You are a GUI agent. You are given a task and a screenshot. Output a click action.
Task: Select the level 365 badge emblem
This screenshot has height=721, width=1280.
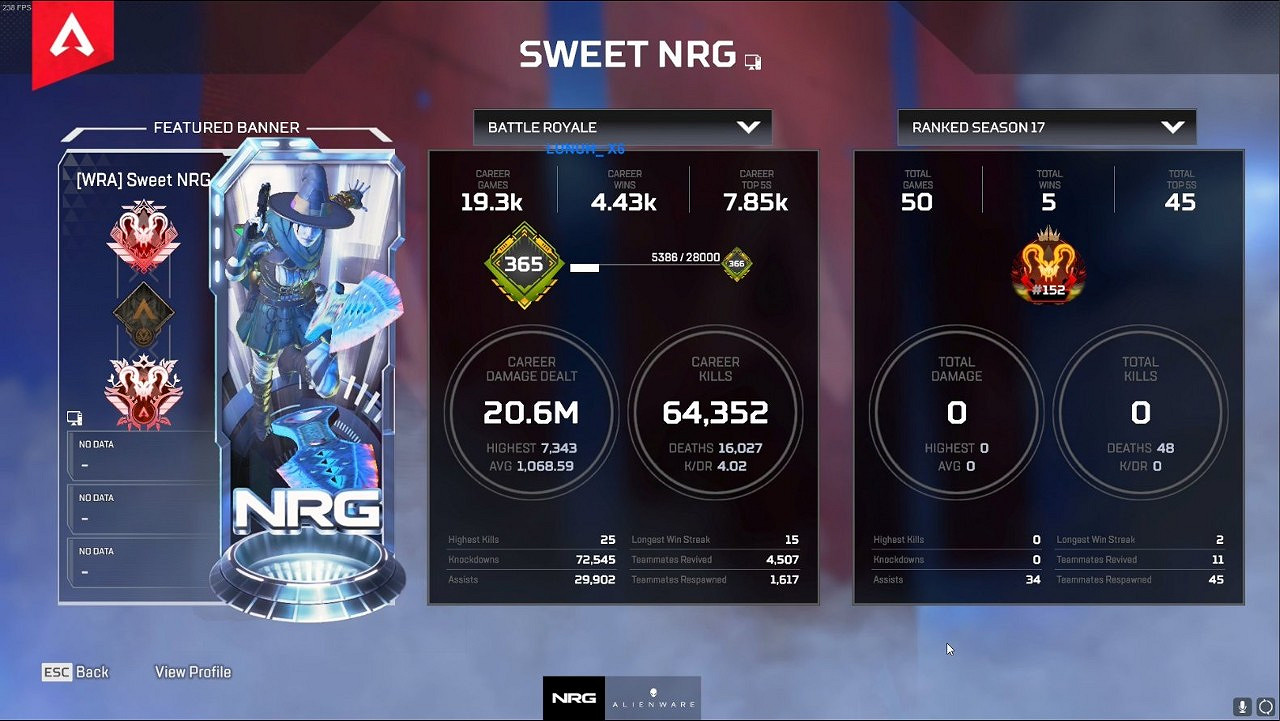coord(523,265)
